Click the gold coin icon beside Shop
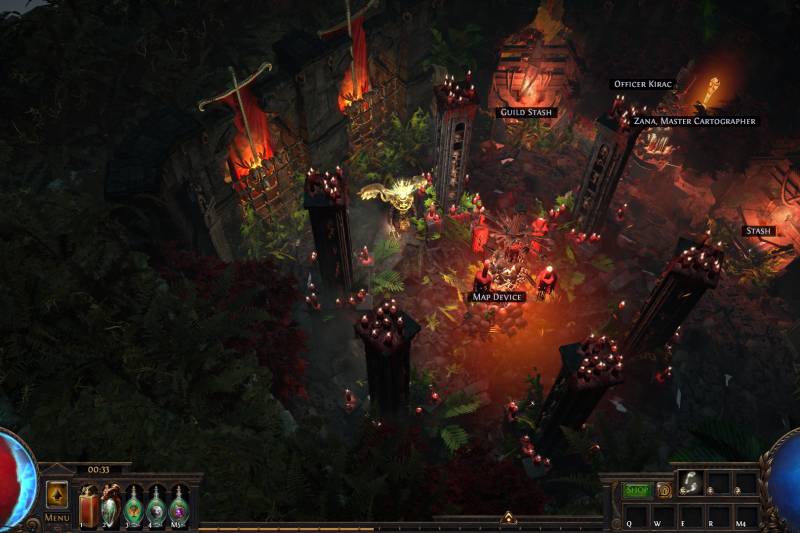This screenshot has width=800, height=533. tap(664, 490)
